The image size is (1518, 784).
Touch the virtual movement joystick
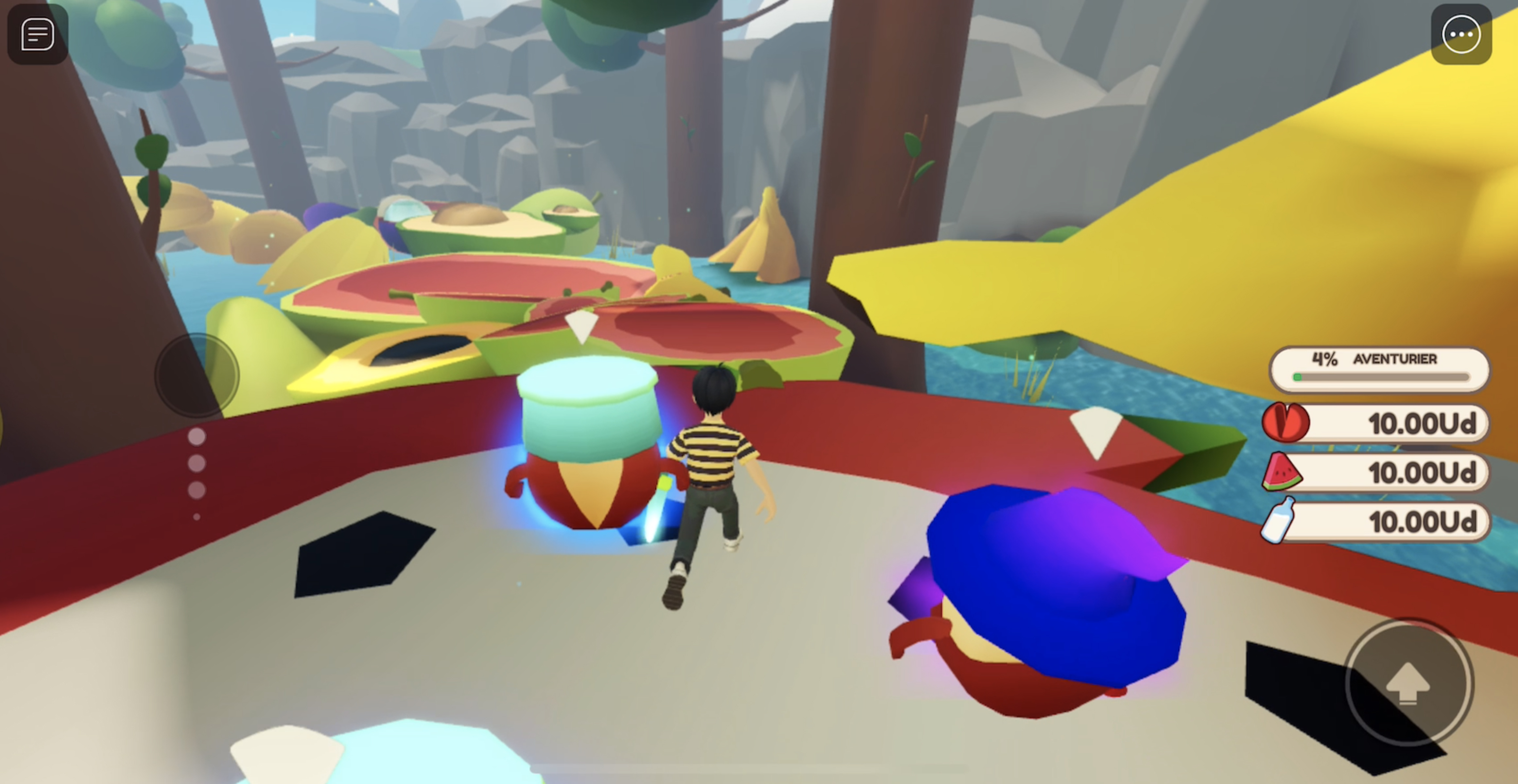point(197,375)
